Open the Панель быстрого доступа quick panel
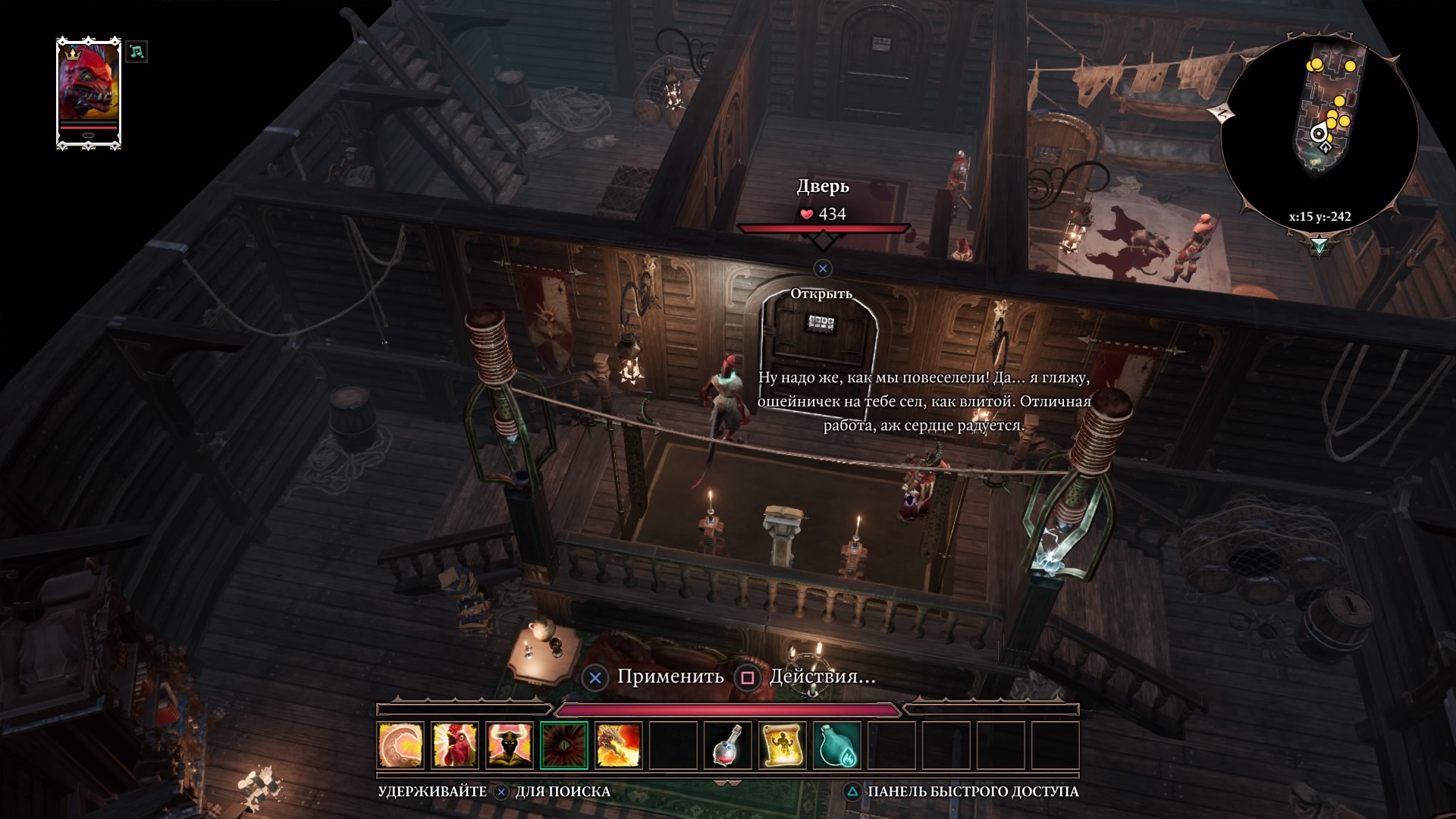Image resolution: width=1456 pixels, height=819 pixels. pos(972,792)
